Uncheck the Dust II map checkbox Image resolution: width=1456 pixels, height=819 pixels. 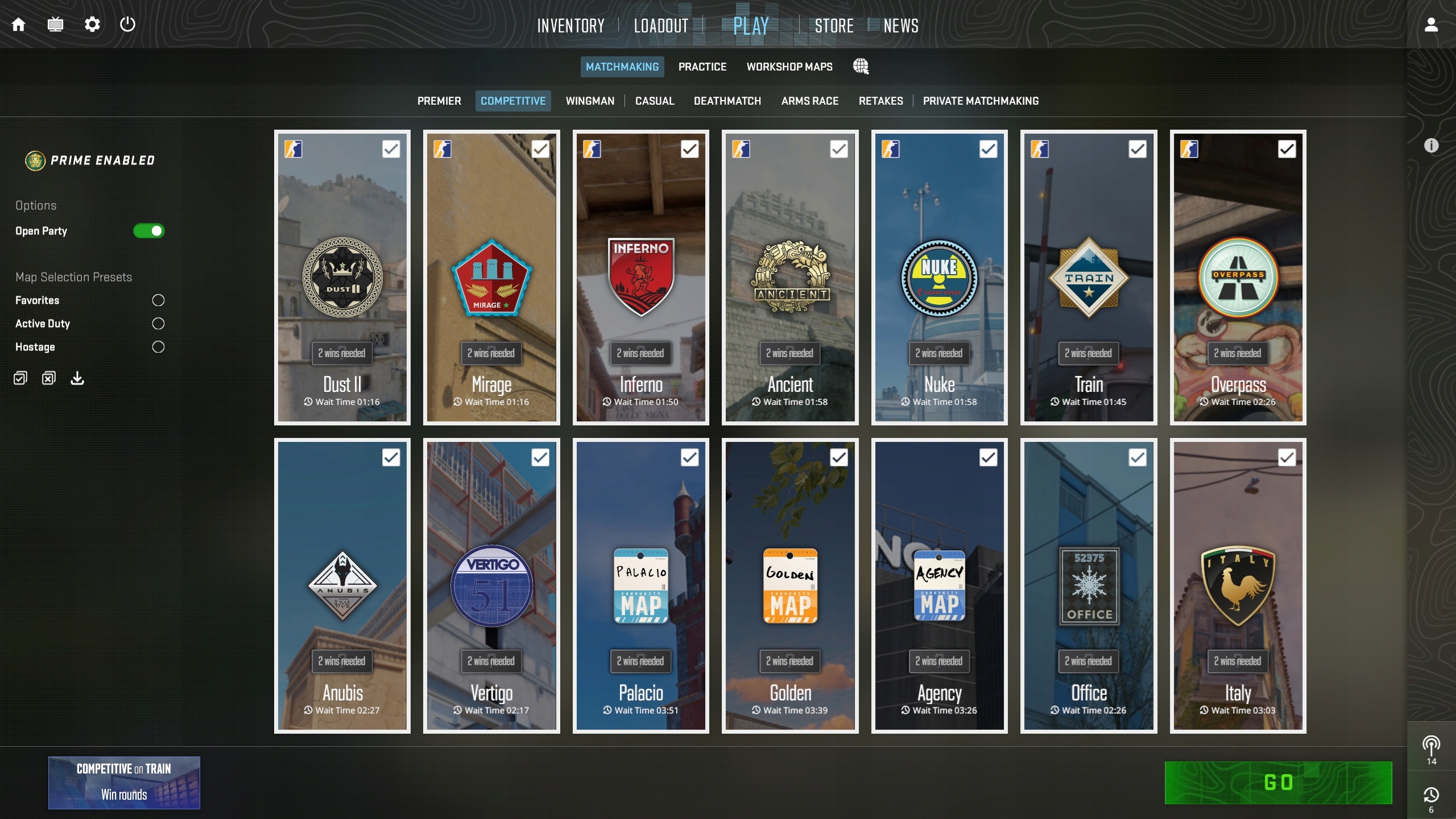[391, 149]
